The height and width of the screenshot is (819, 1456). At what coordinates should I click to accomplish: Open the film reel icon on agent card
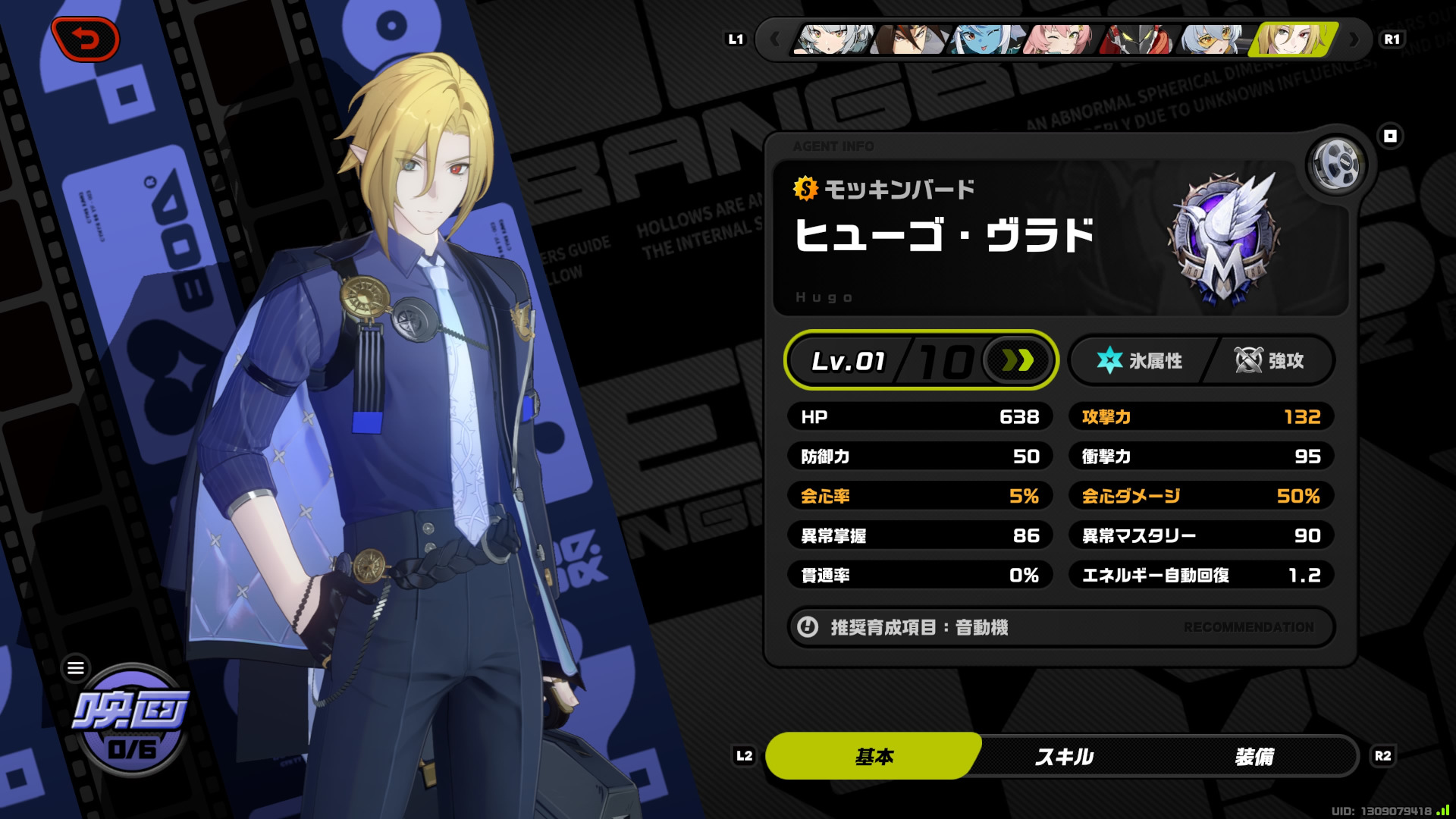coord(1336,164)
